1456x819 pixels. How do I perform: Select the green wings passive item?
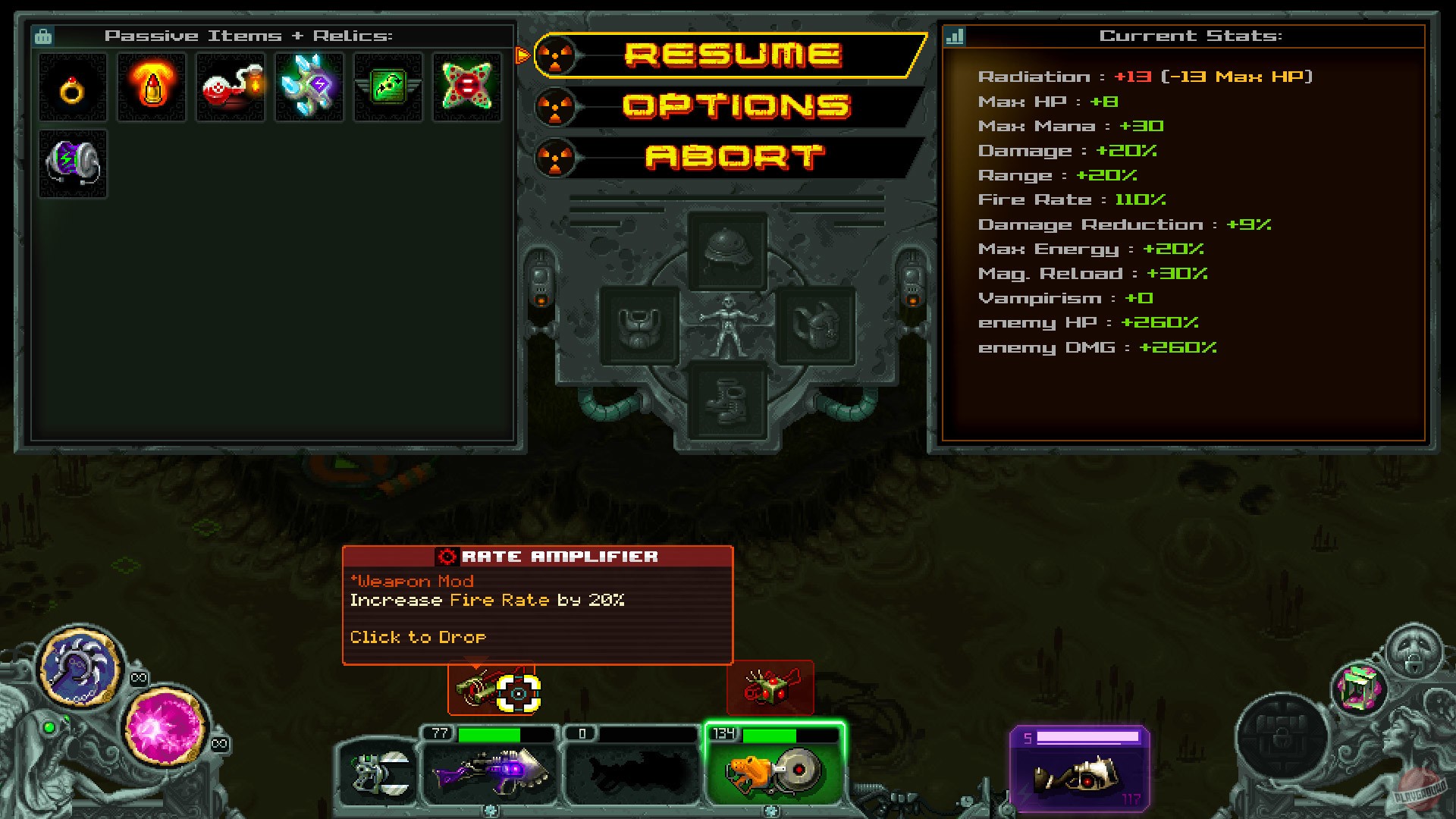pyautogui.click(x=388, y=86)
